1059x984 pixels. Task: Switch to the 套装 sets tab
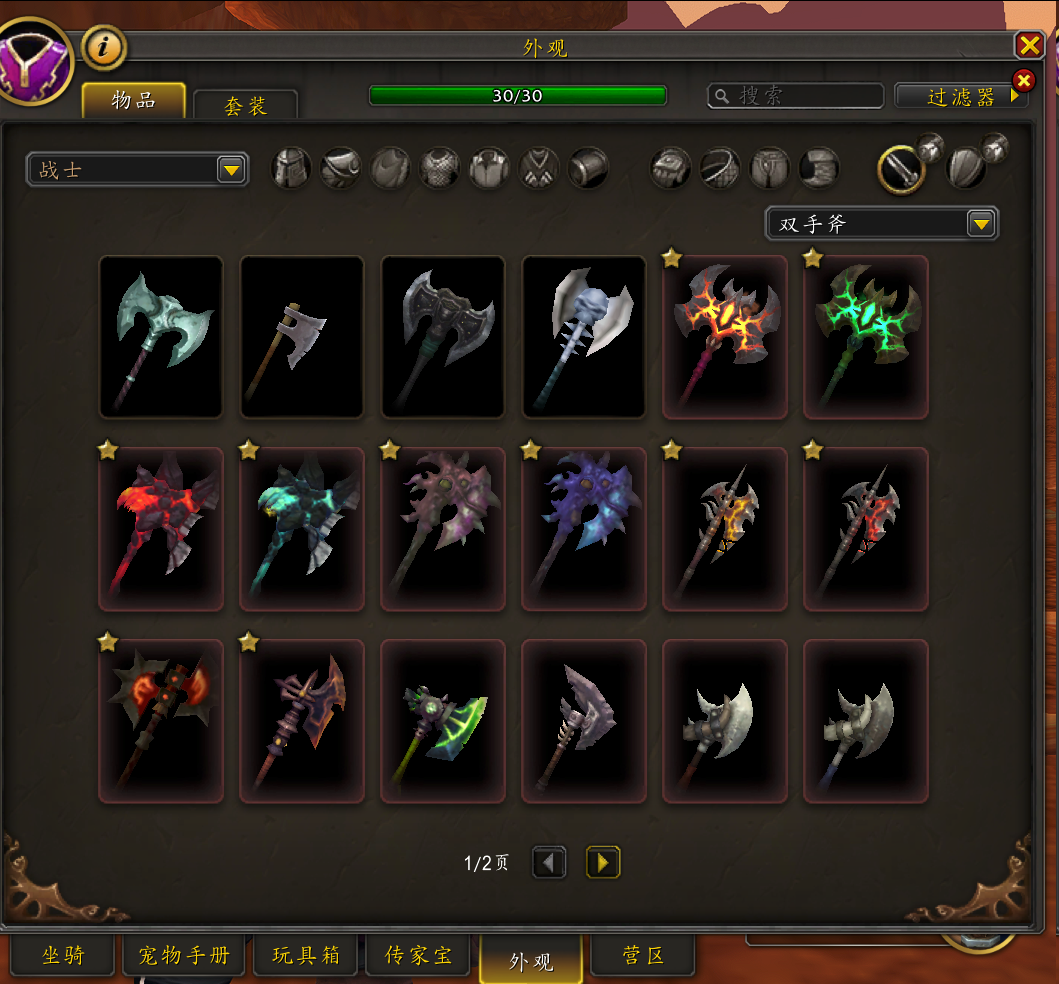pyautogui.click(x=245, y=106)
